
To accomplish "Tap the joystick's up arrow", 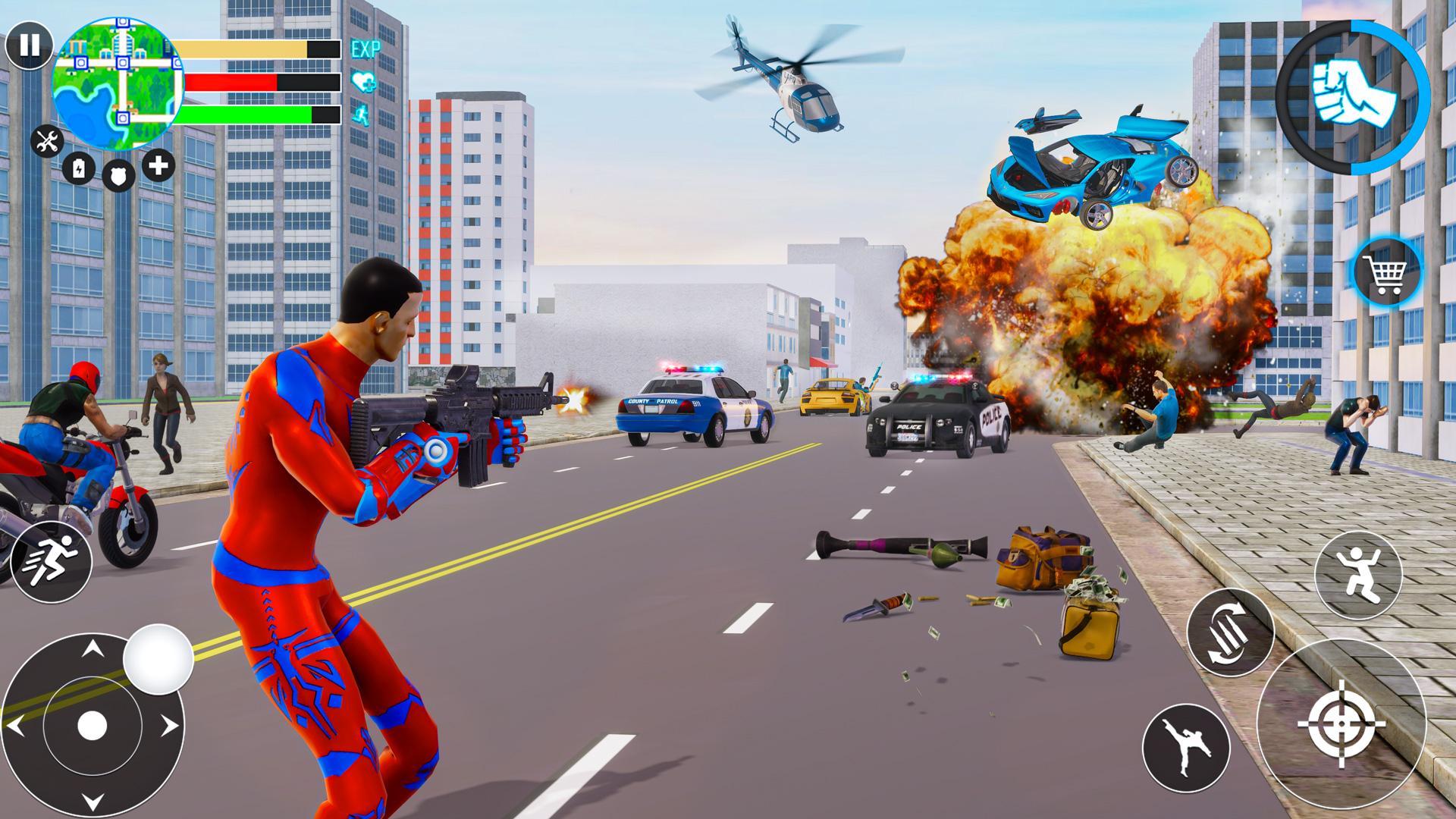I will point(93,649).
